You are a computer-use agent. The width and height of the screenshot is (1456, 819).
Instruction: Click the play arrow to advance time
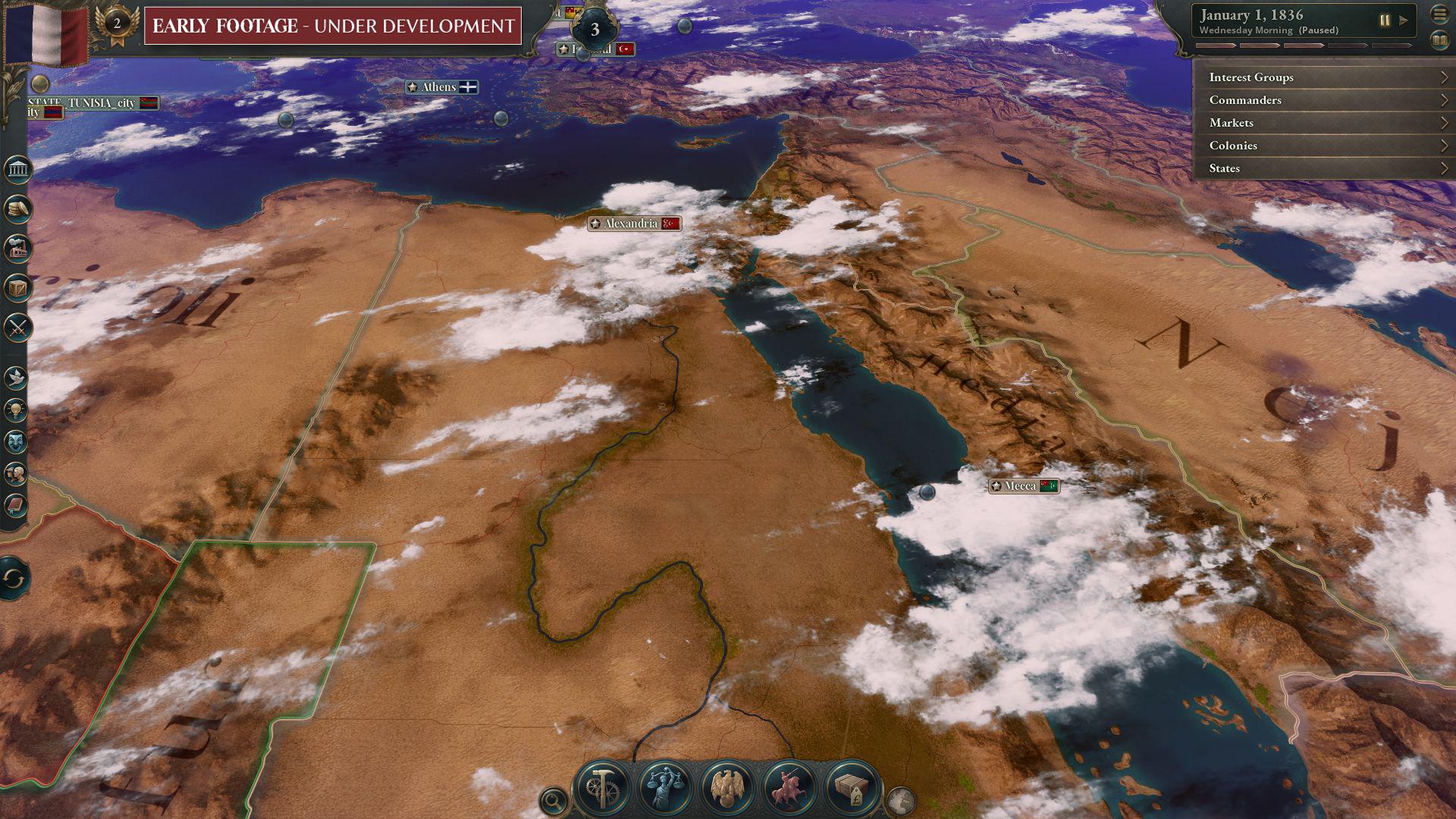[x=1404, y=20]
